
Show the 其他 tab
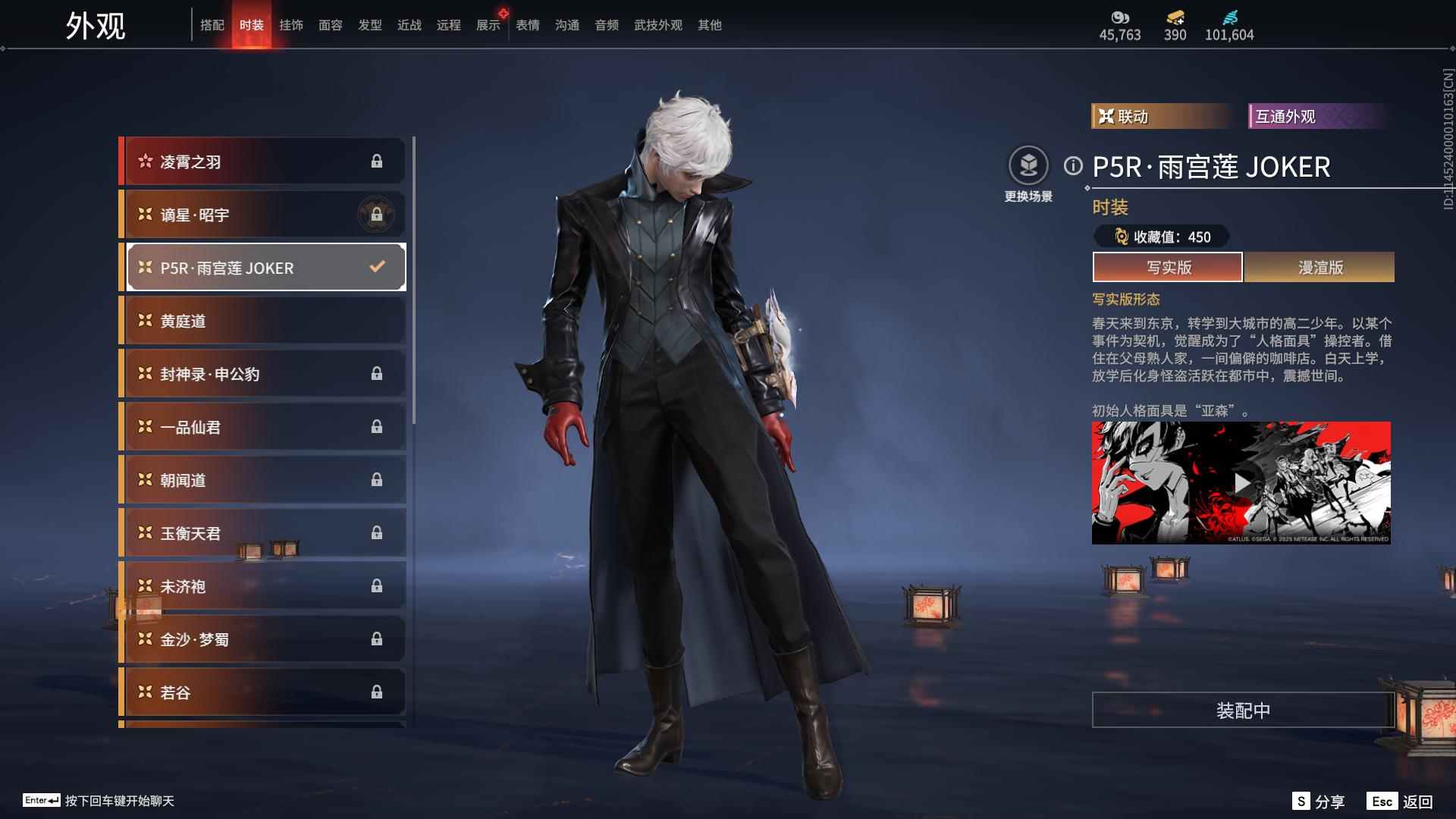pyautogui.click(x=710, y=25)
